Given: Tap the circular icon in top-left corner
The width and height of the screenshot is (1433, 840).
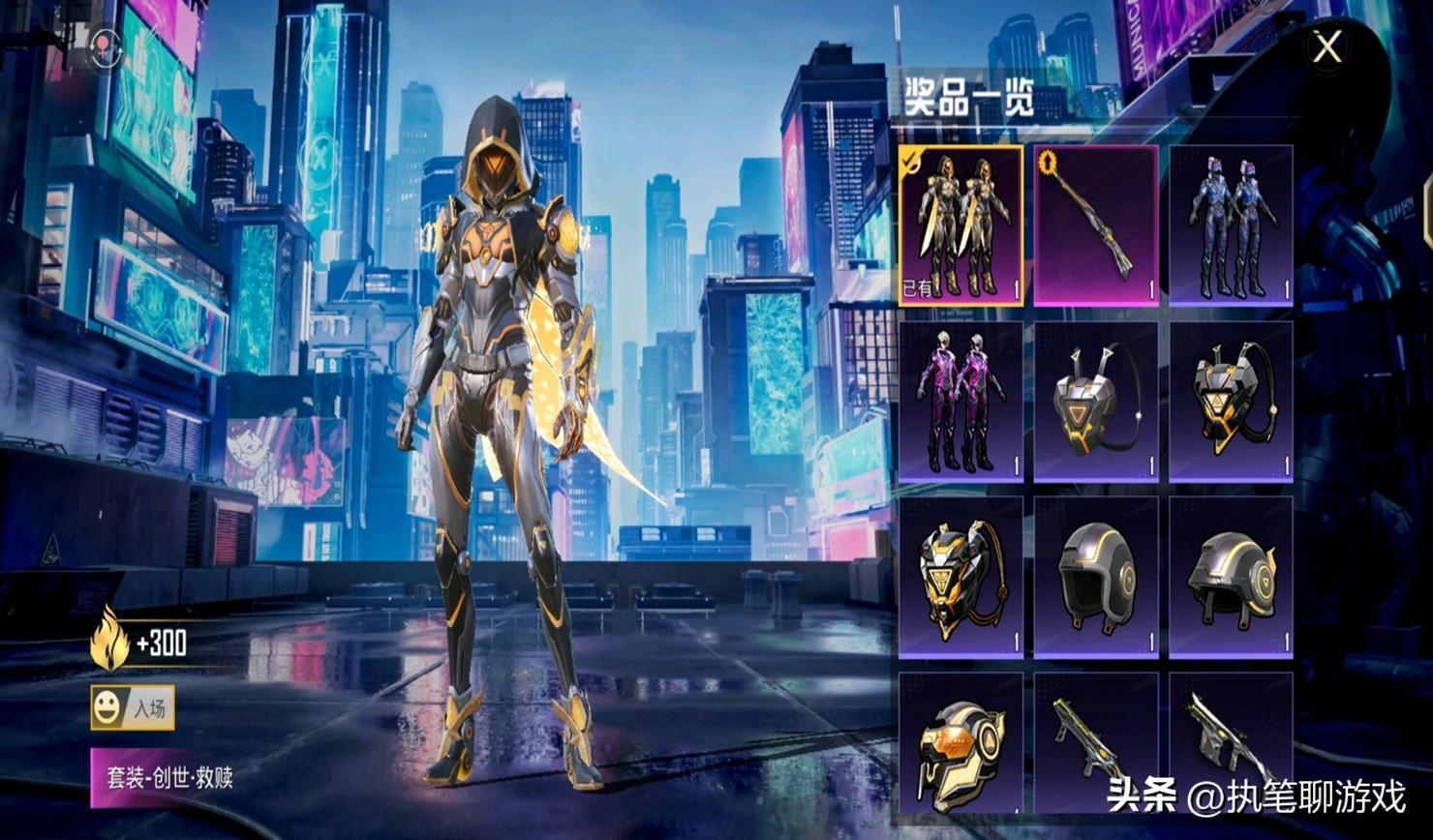Looking at the screenshot, I should (106, 45).
